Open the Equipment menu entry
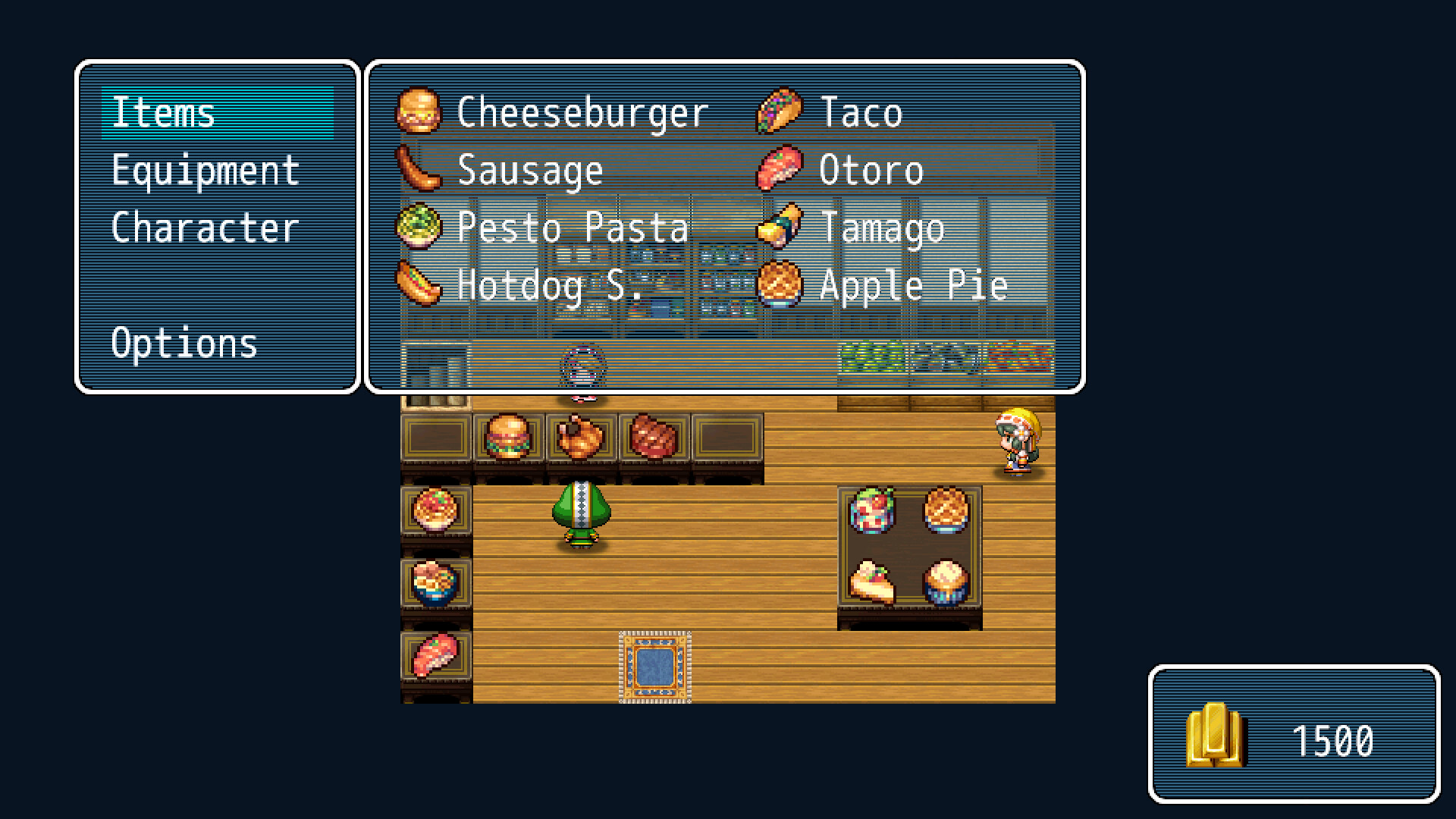Viewport: 1456px width, 819px height. point(204,169)
